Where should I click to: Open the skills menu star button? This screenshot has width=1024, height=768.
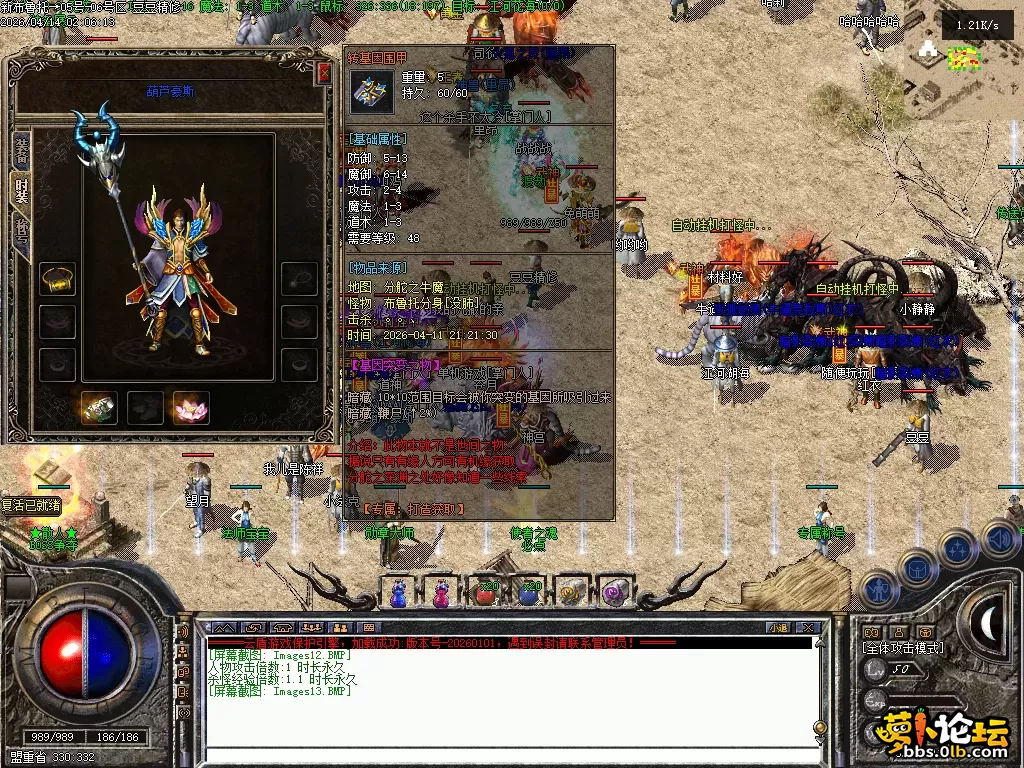click(x=957, y=549)
